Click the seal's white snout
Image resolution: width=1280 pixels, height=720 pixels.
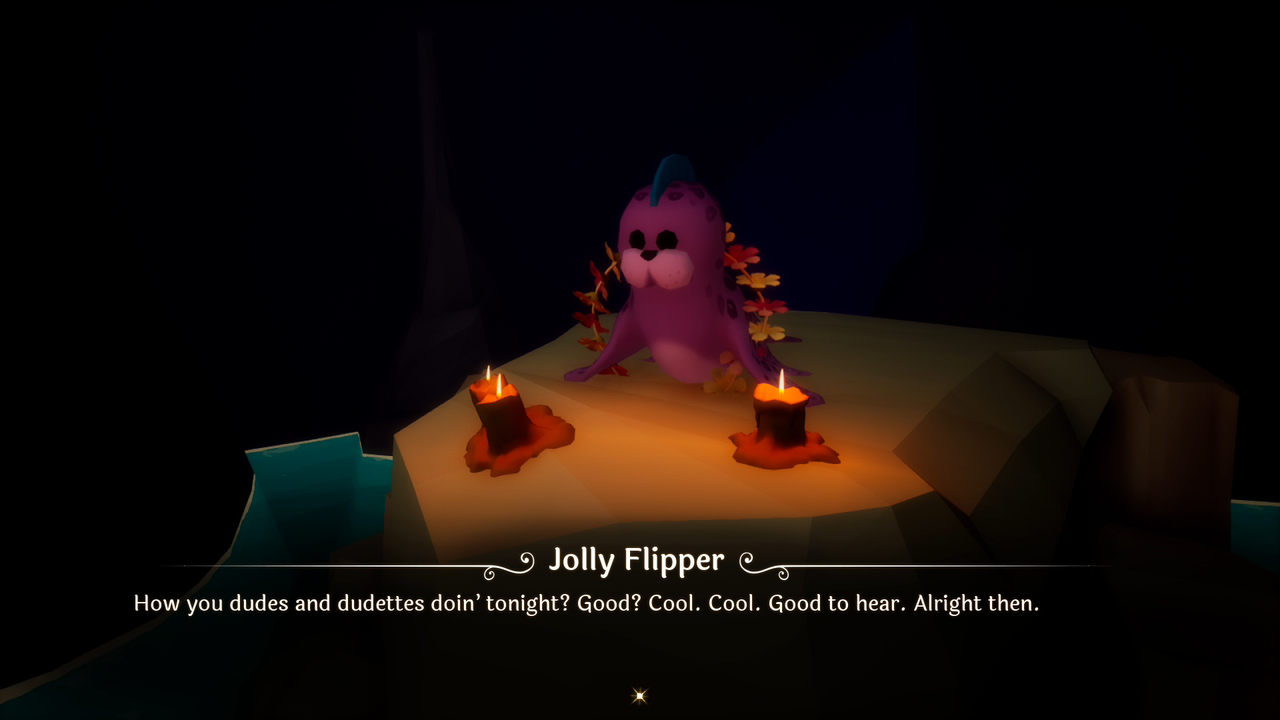tap(655, 272)
